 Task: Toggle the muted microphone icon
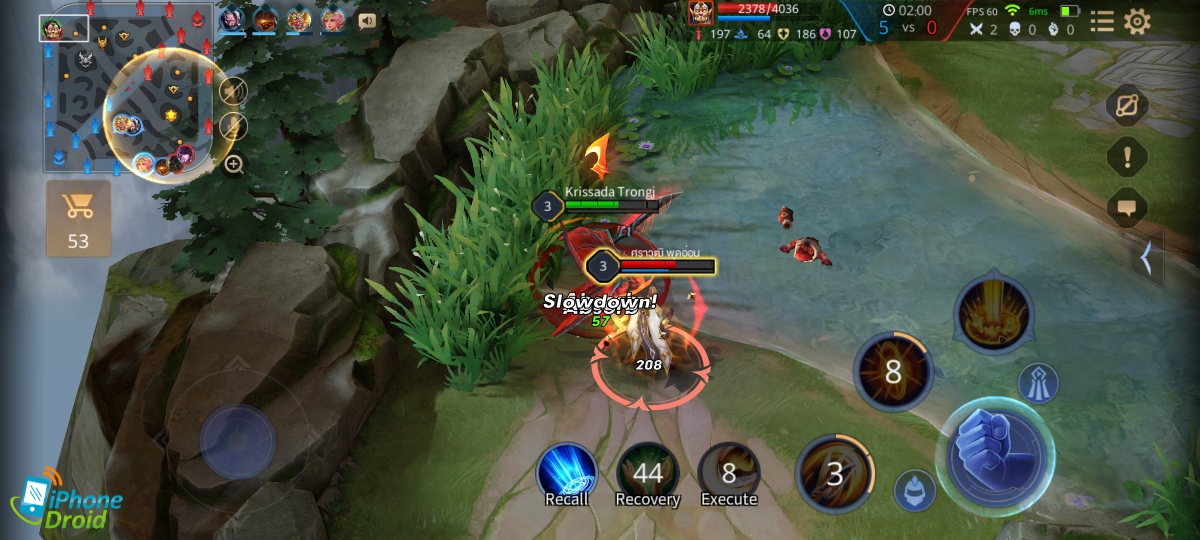pyautogui.click(x=233, y=126)
